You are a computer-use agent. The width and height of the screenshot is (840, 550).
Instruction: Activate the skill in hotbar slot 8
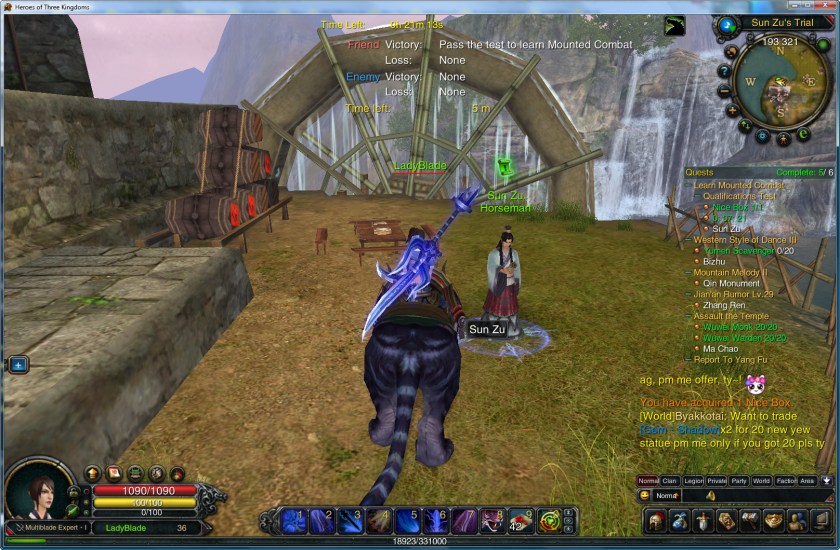click(x=492, y=519)
